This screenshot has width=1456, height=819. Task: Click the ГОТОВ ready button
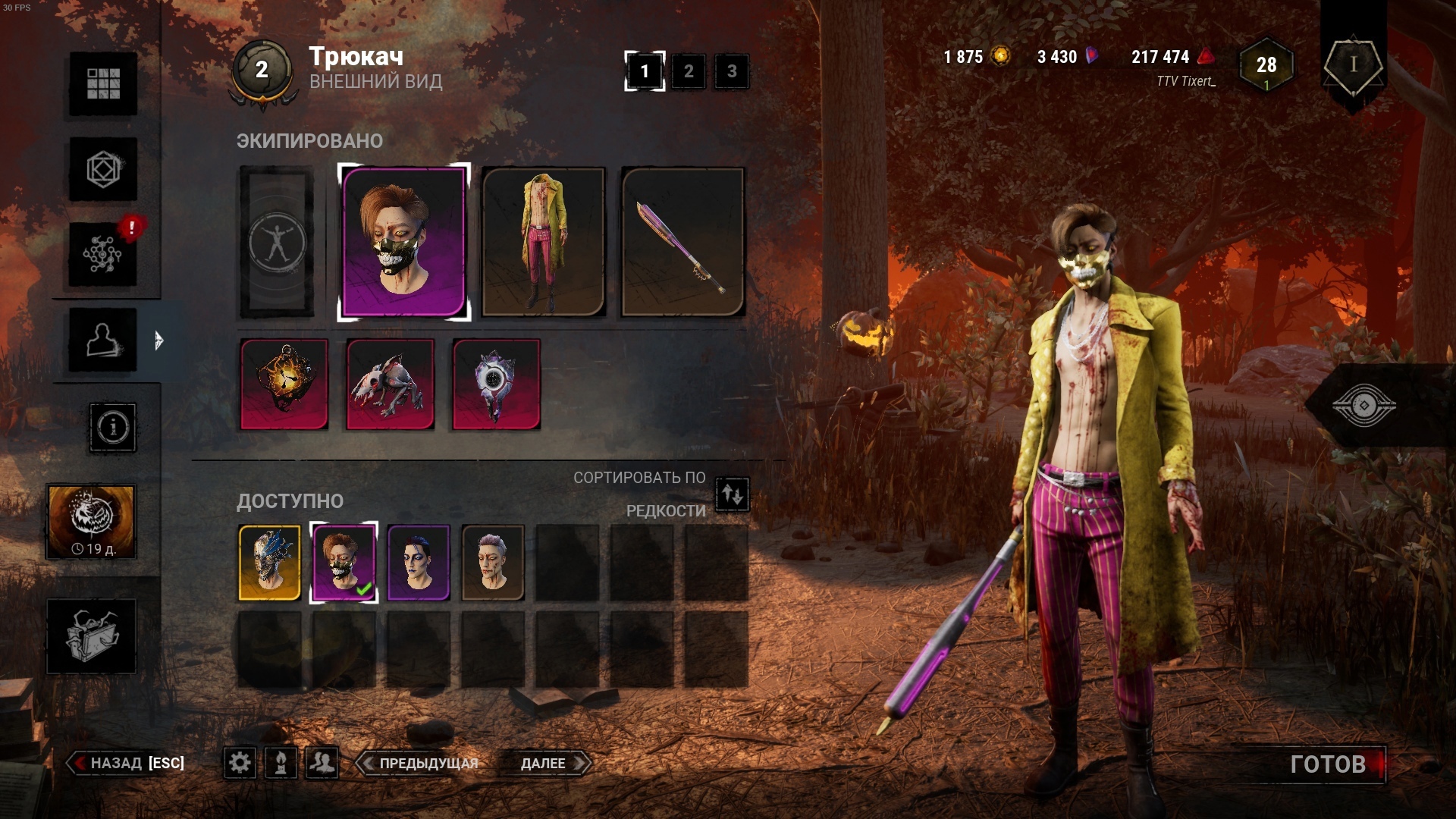(x=1328, y=764)
